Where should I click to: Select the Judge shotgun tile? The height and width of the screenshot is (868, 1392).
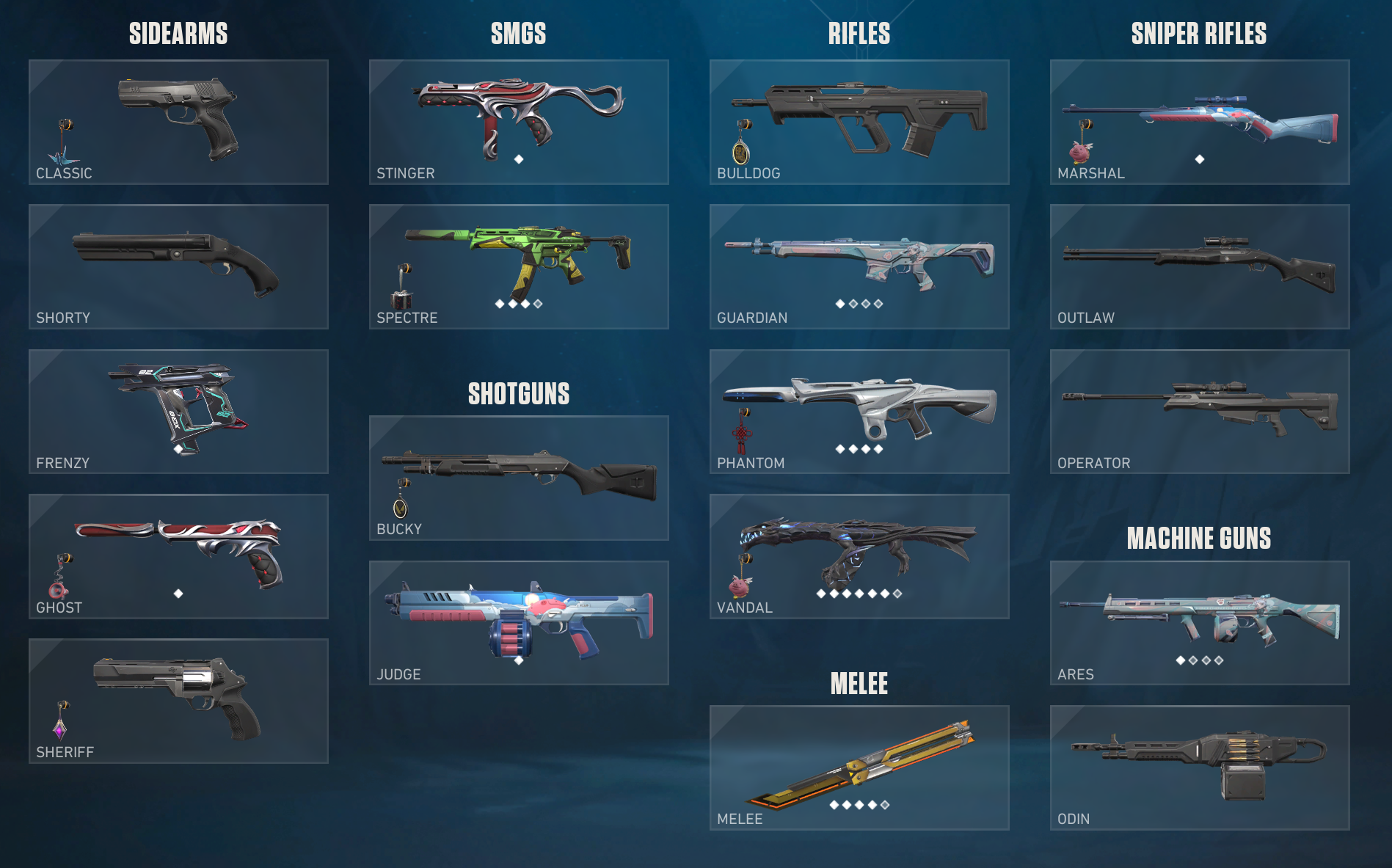coord(519,623)
